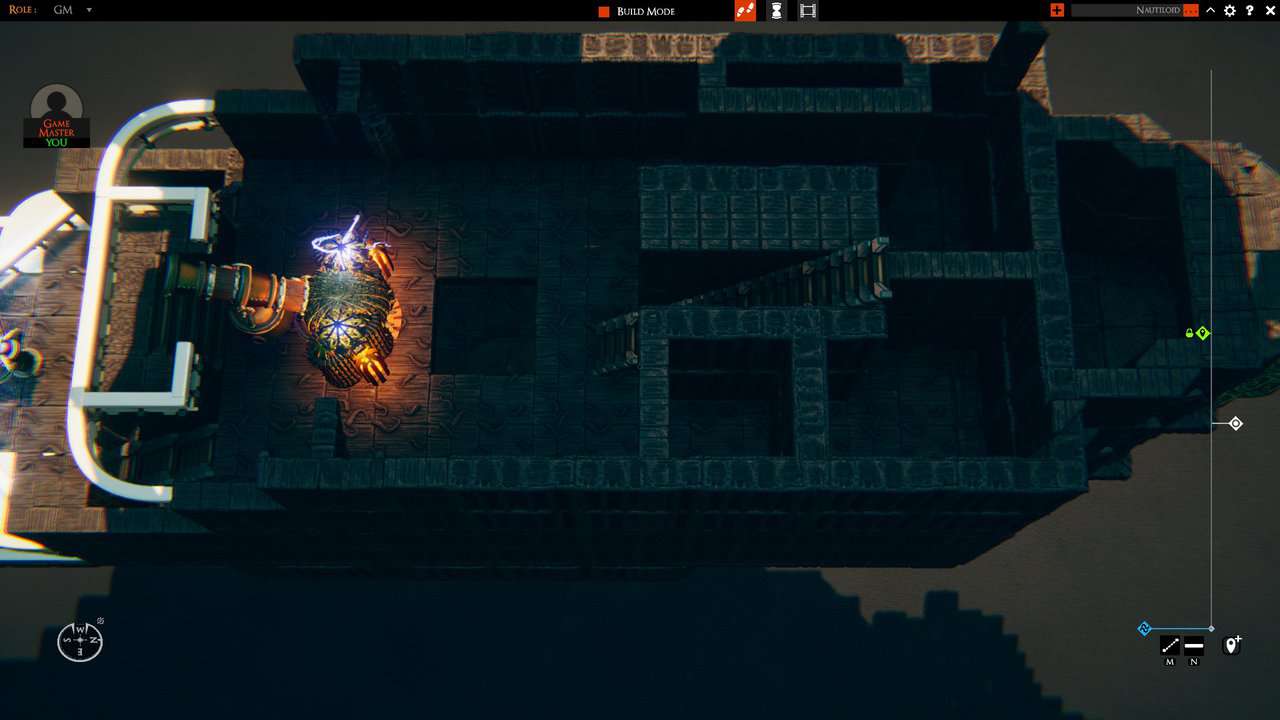Select the white diamond height marker
Image resolution: width=1280 pixels, height=720 pixels.
[x=1236, y=424]
